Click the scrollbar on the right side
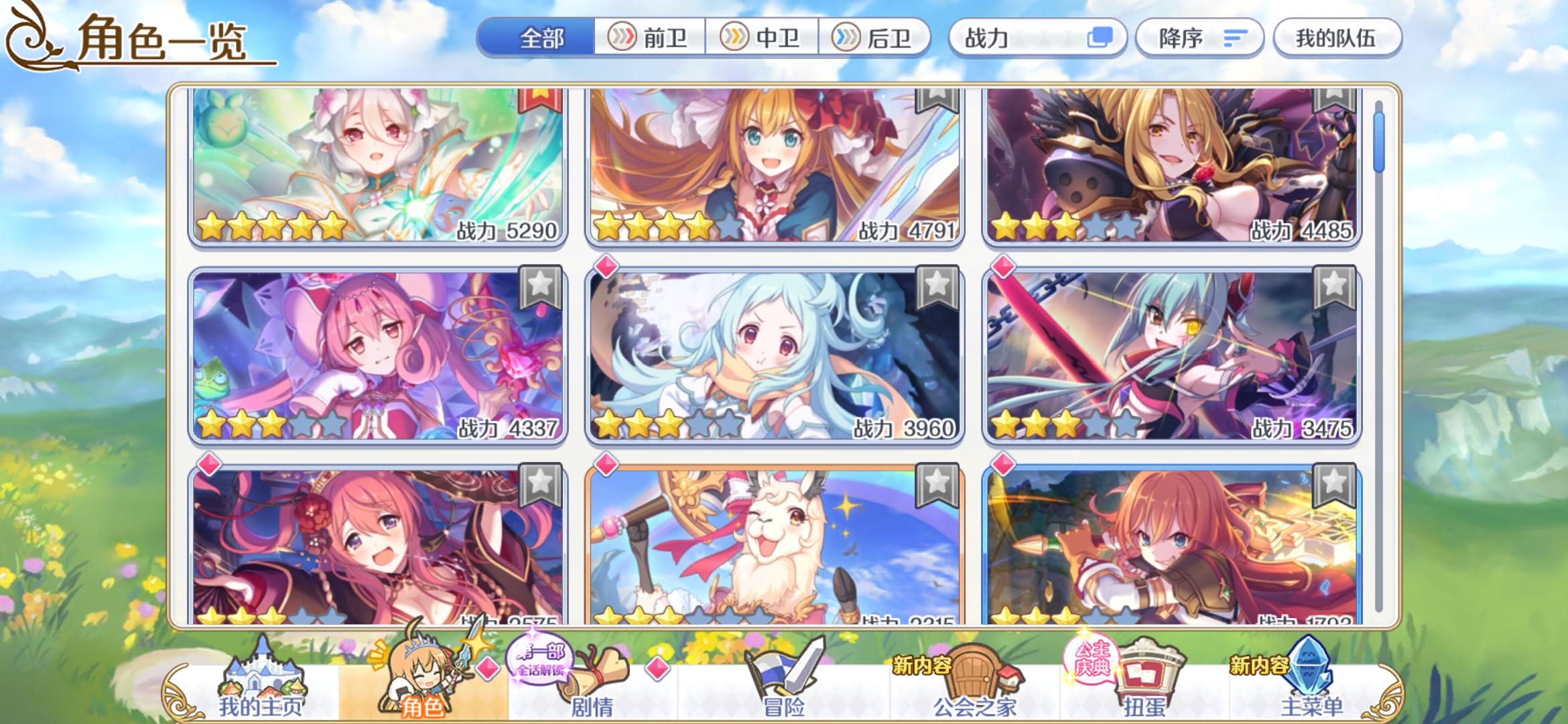Screen dimensions: 1568x724 coord(1378,141)
